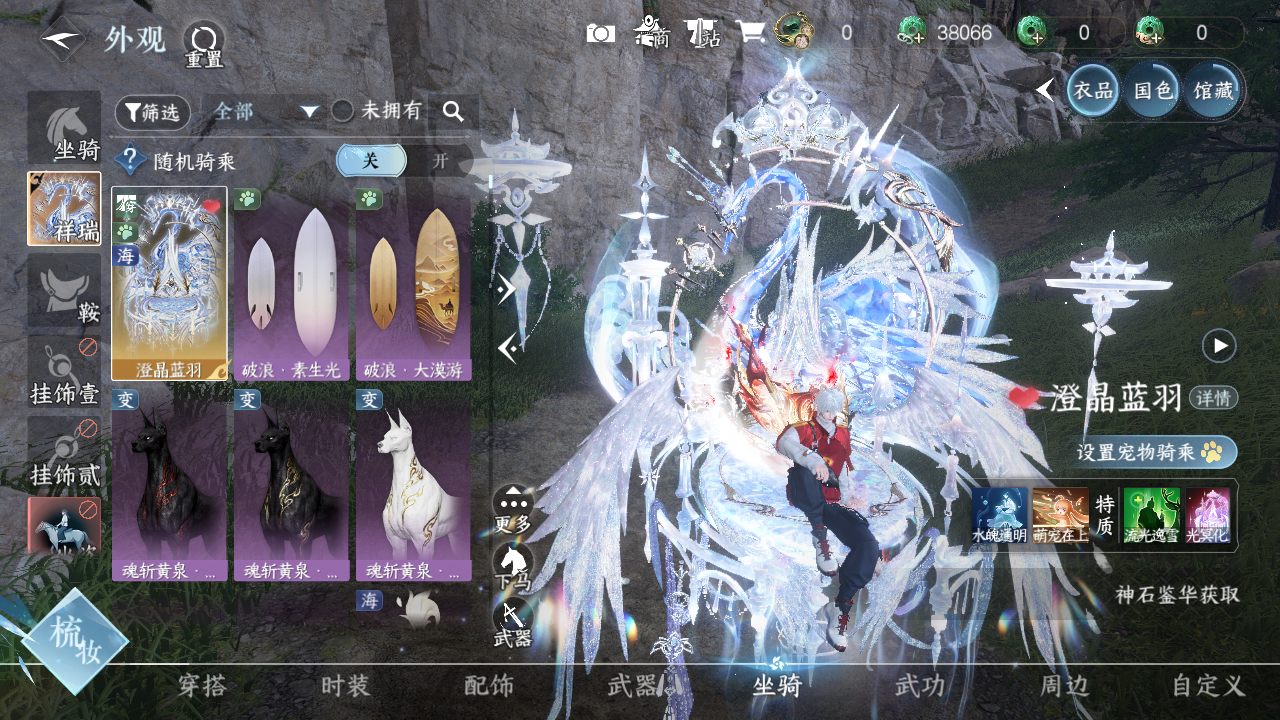
Task: Open the mount search magnifier
Action: (x=453, y=112)
